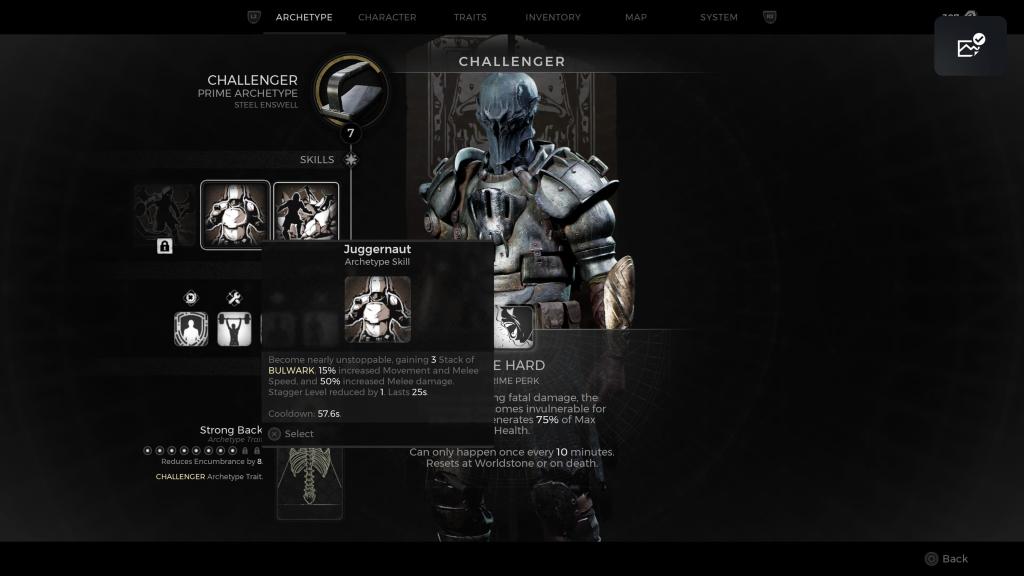Click the locked skill slot
The image size is (1024, 576).
click(x=165, y=215)
